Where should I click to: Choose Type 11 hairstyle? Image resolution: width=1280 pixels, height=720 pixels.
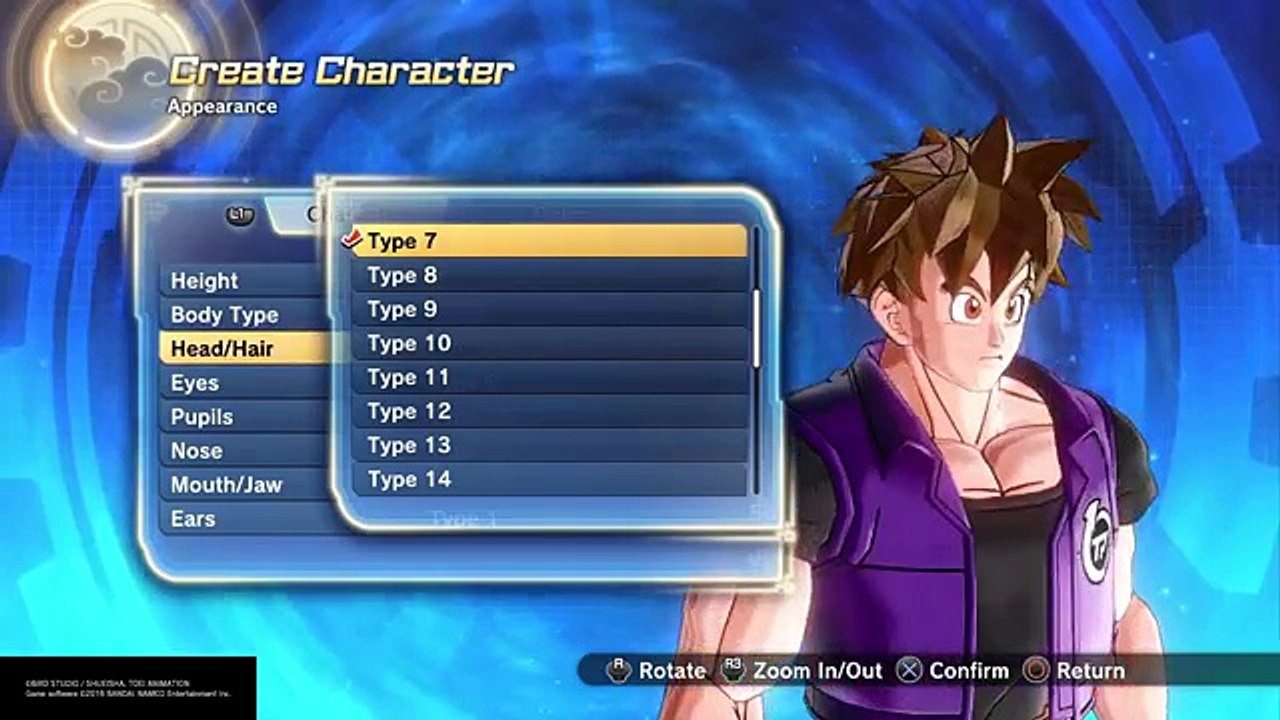pos(548,377)
